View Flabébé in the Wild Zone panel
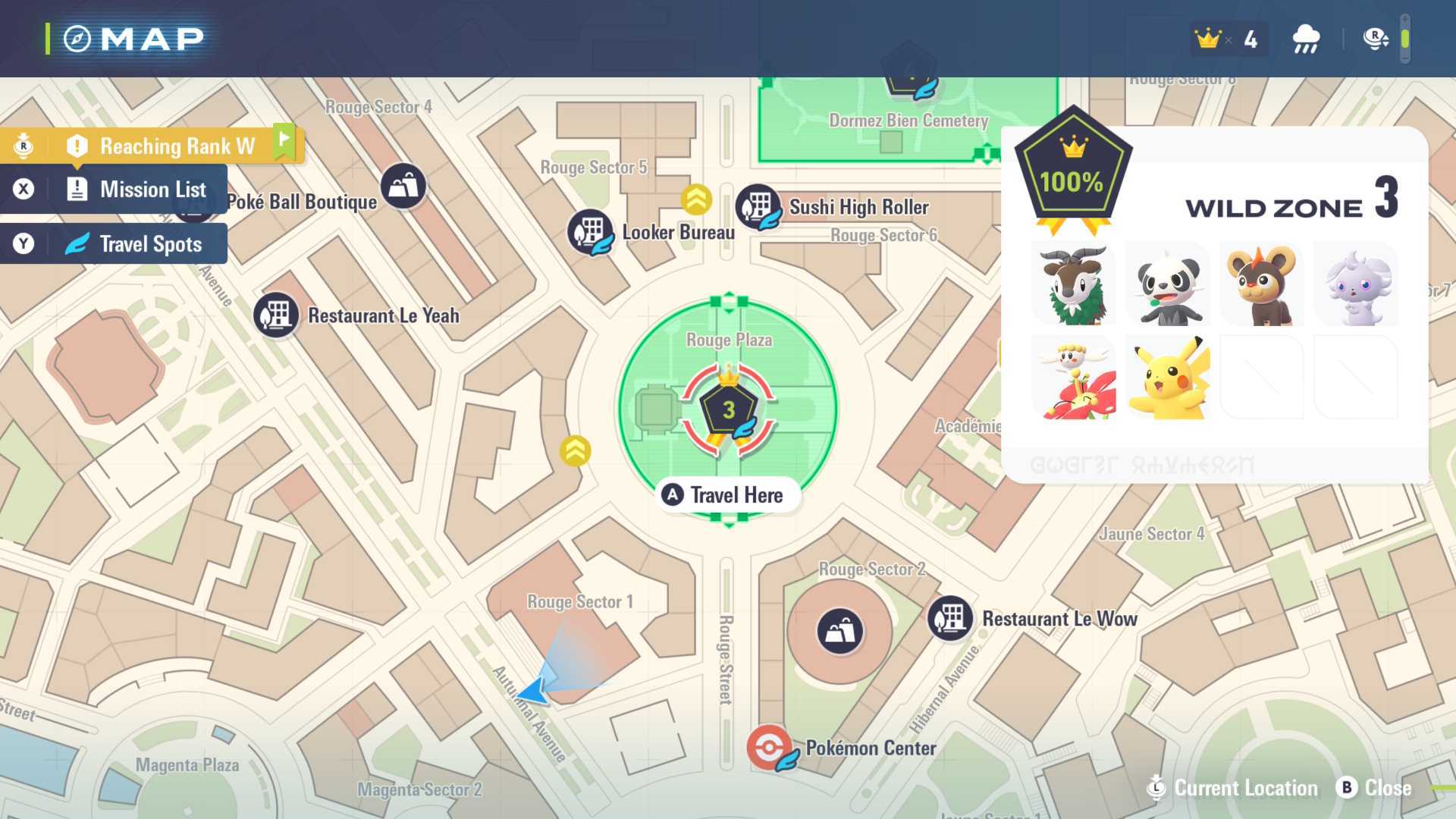Image resolution: width=1456 pixels, height=819 pixels. click(1074, 378)
